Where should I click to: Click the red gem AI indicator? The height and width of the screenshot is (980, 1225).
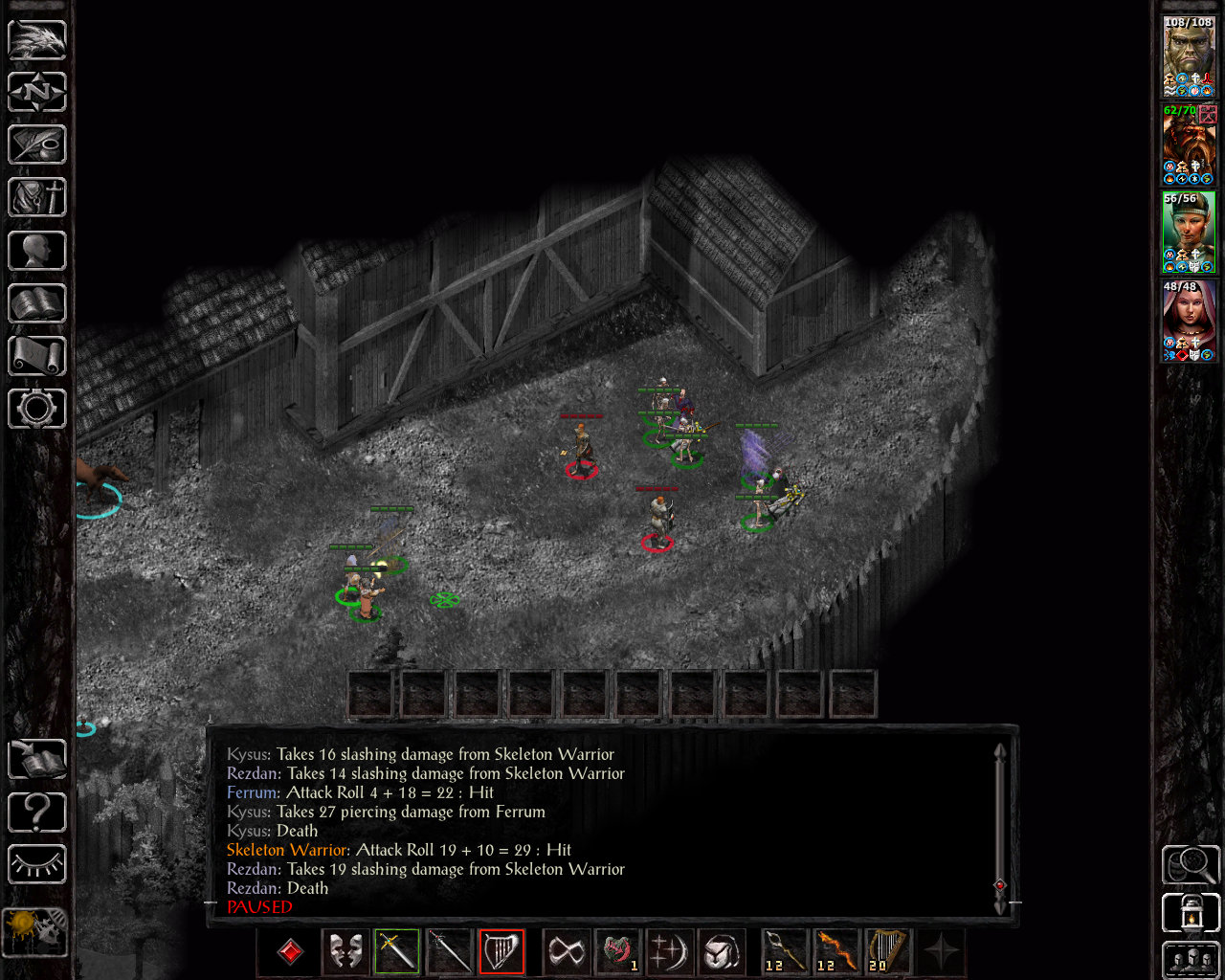tap(288, 951)
